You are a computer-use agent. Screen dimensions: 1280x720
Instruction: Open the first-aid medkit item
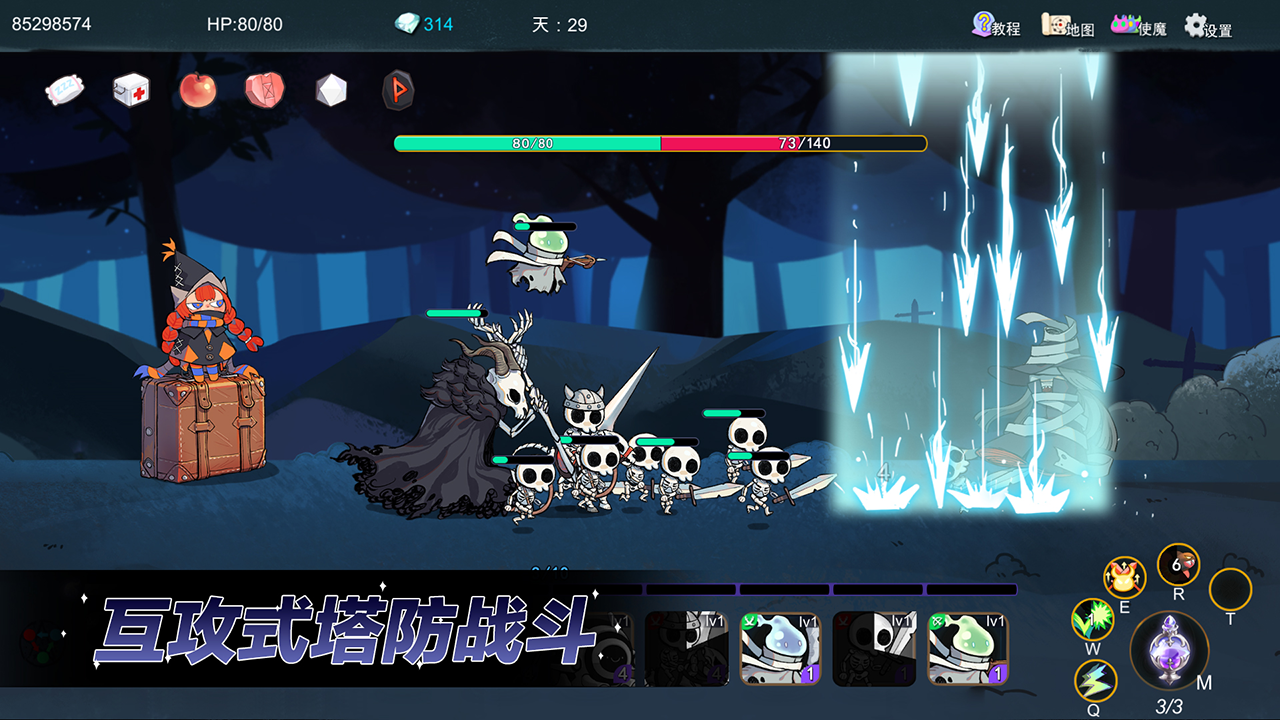pyautogui.click(x=130, y=90)
